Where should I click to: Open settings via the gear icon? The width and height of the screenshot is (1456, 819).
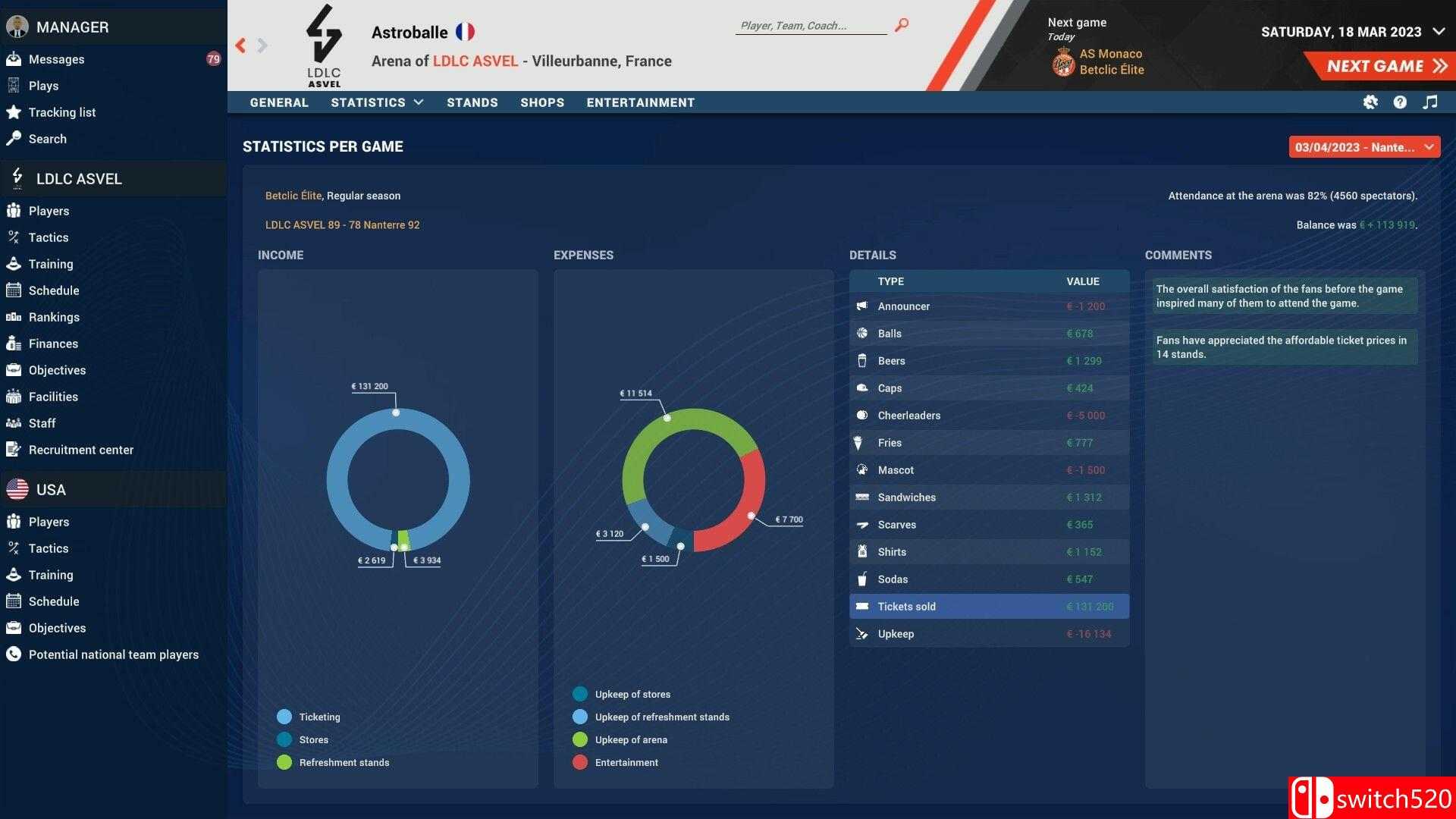[x=1370, y=102]
